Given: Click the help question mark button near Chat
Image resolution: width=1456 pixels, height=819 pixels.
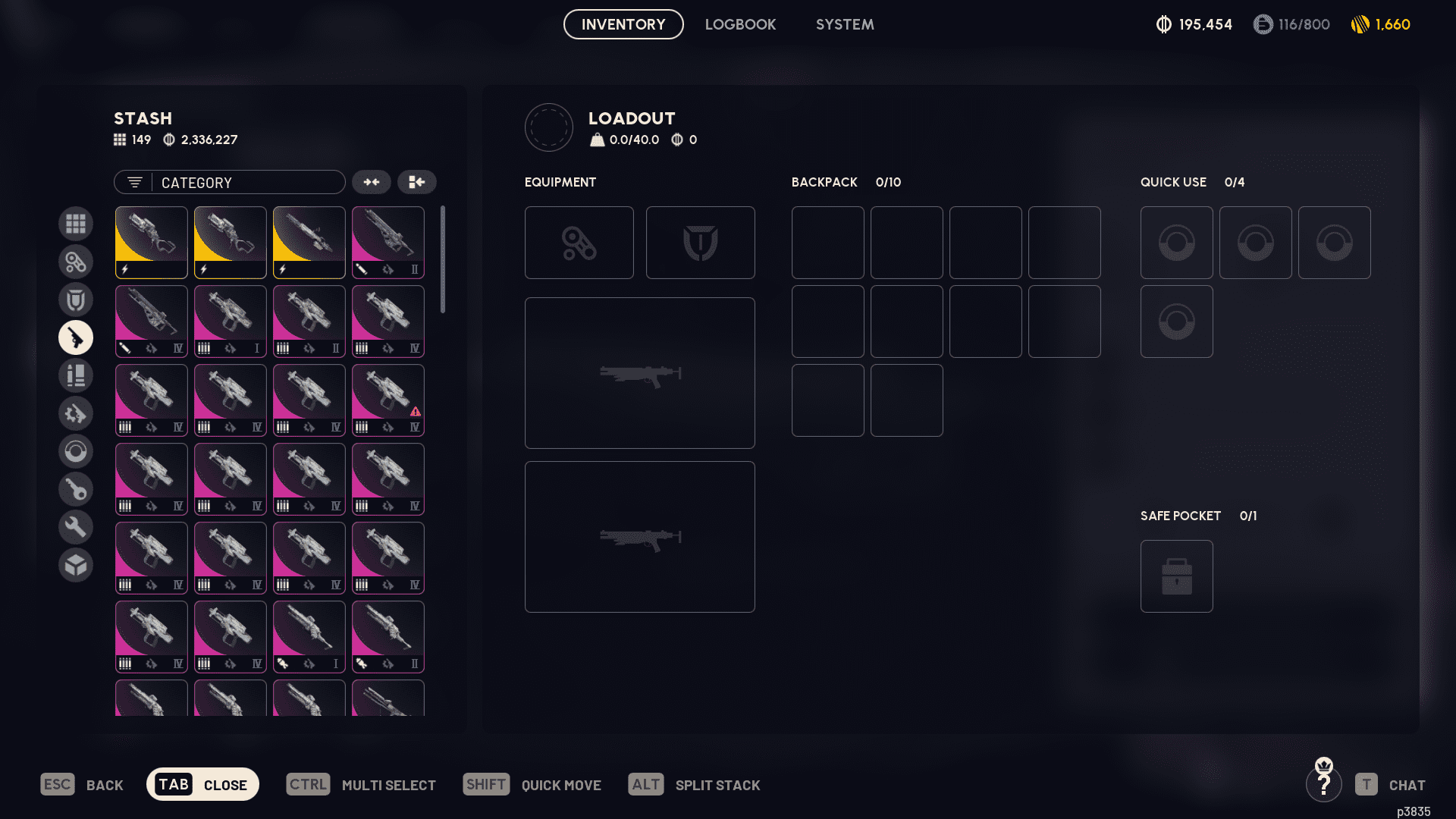Looking at the screenshot, I should [x=1325, y=785].
